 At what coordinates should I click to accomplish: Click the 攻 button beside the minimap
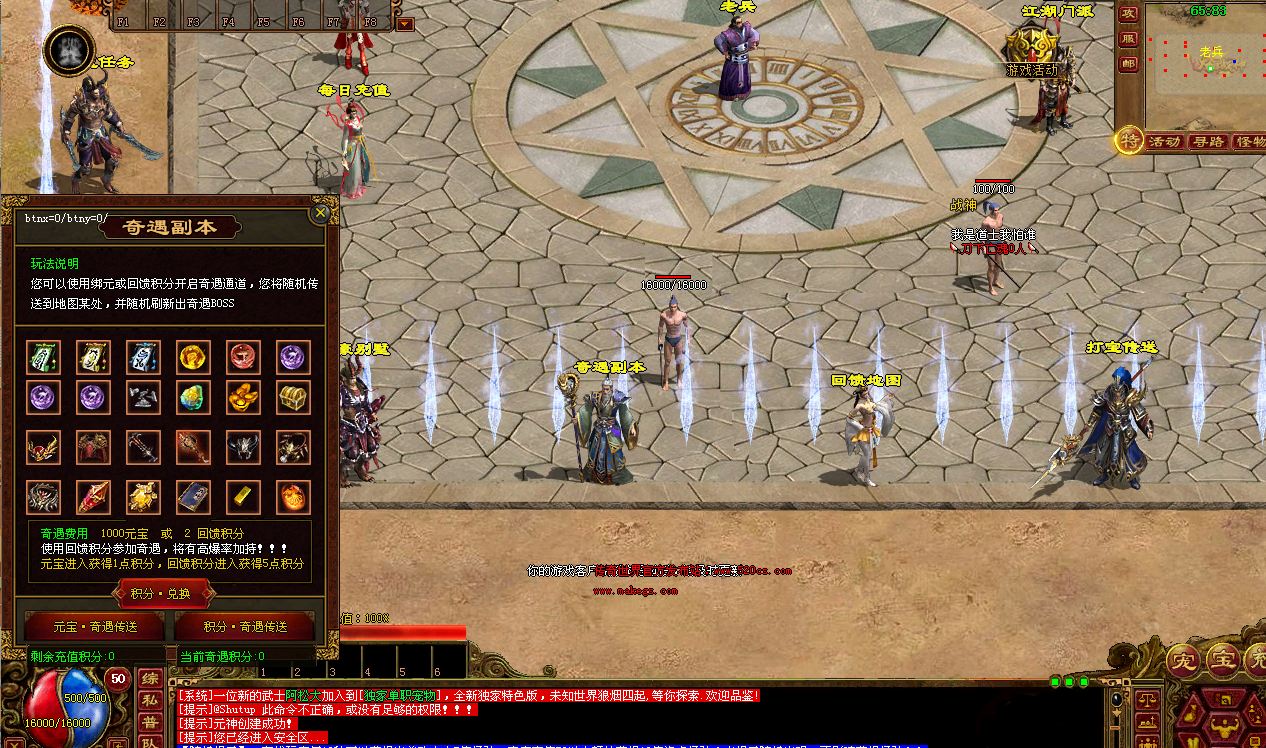[1129, 14]
